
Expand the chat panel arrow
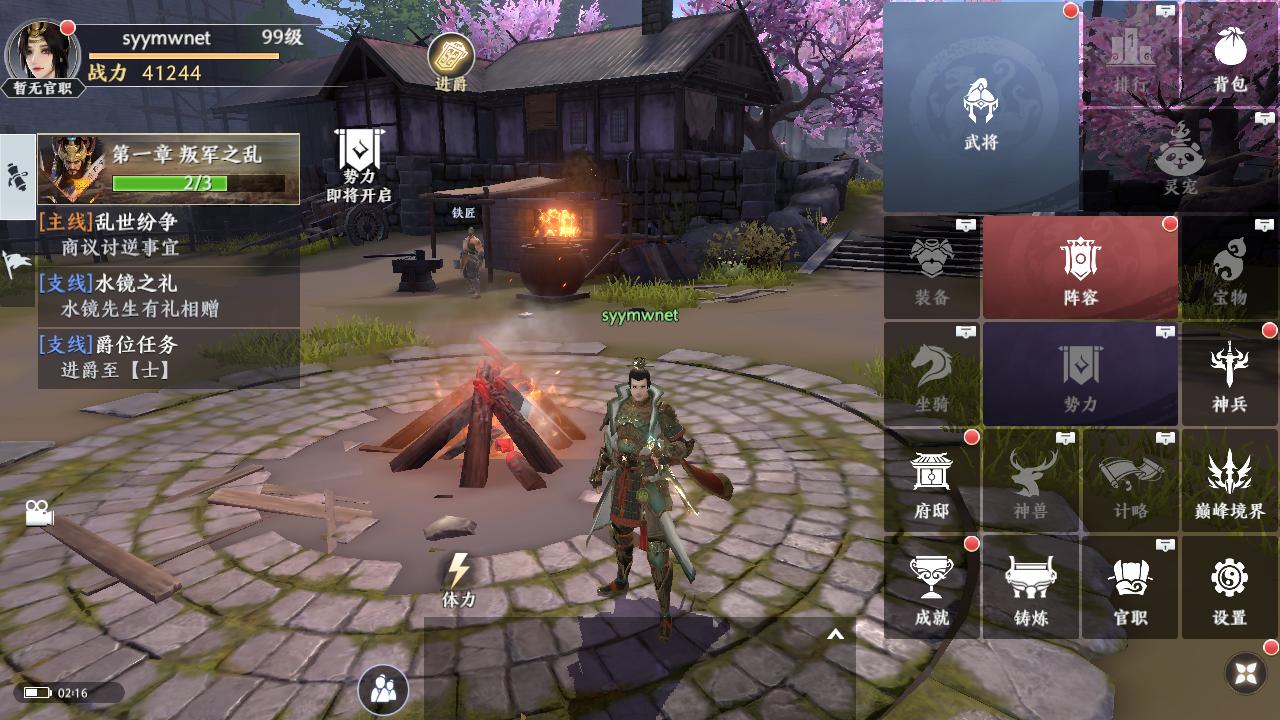[x=835, y=634]
